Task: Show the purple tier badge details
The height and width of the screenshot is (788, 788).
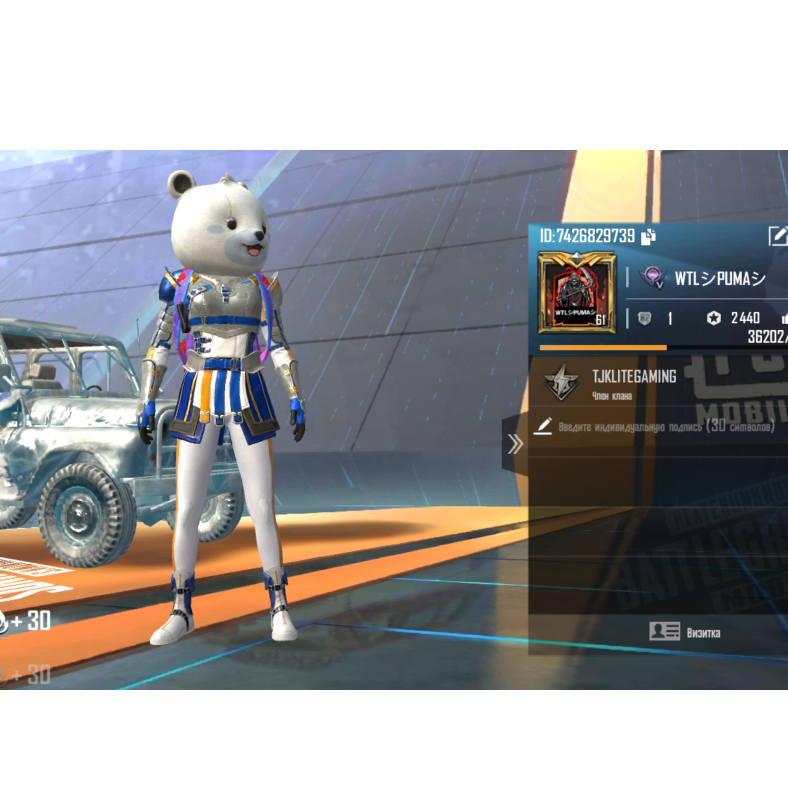Action: (x=653, y=278)
